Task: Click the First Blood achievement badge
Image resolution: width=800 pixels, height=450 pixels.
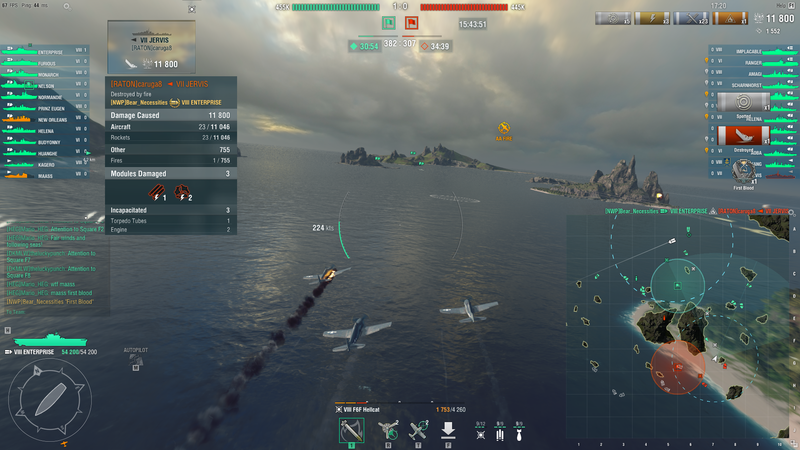Action: point(743,172)
